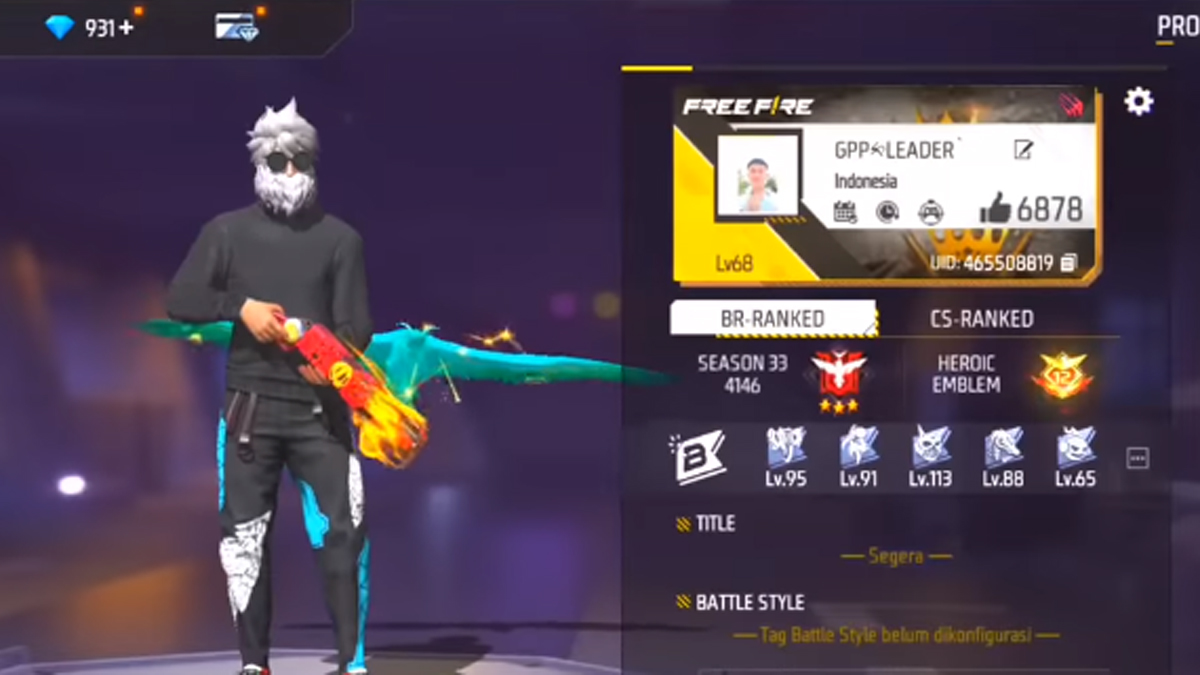Show more badges via the ellipsis button
The image size is (1200, 675).
[x=1137, y=458]
